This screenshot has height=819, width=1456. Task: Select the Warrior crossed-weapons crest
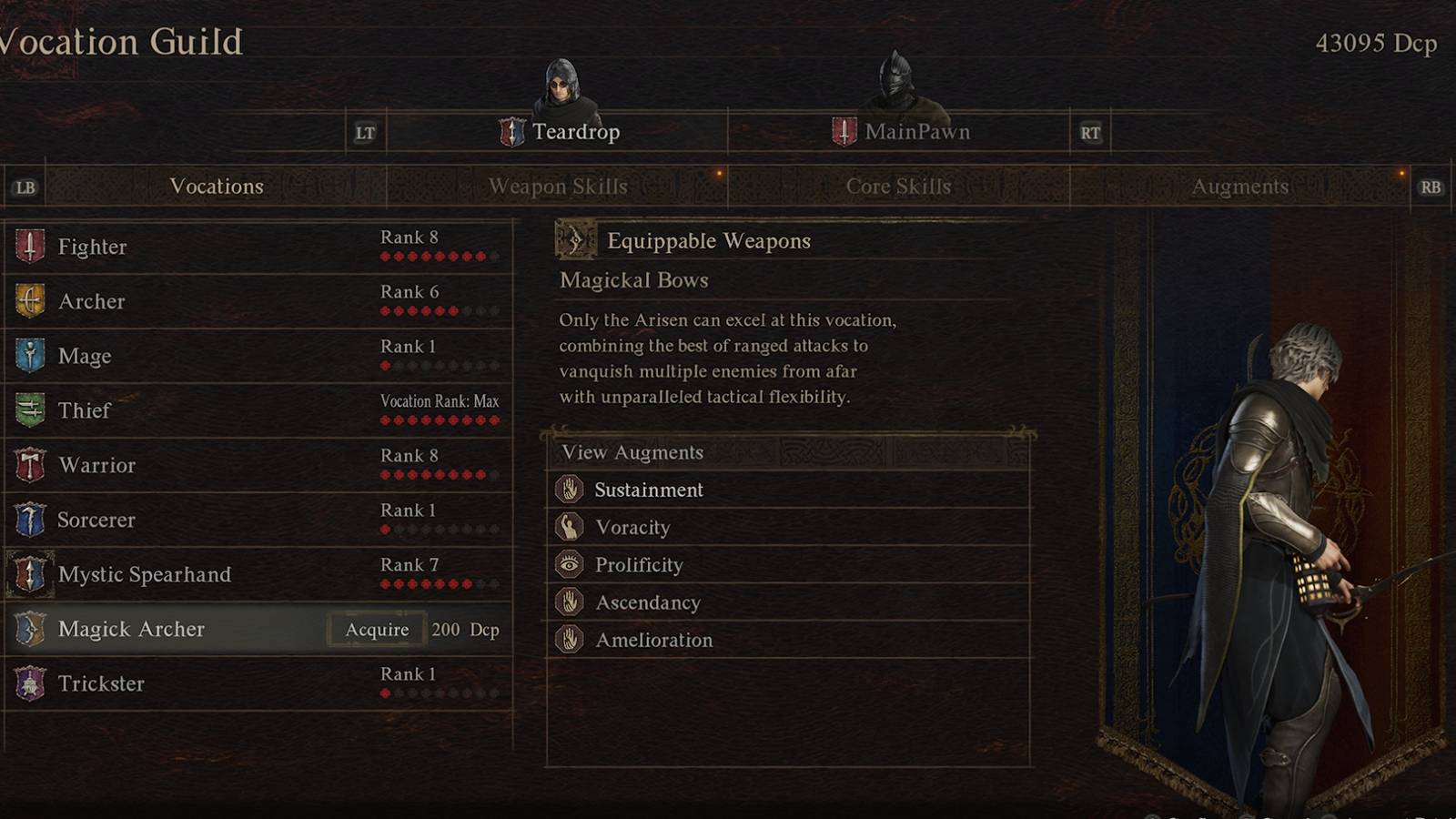click(x=30, y=465)
